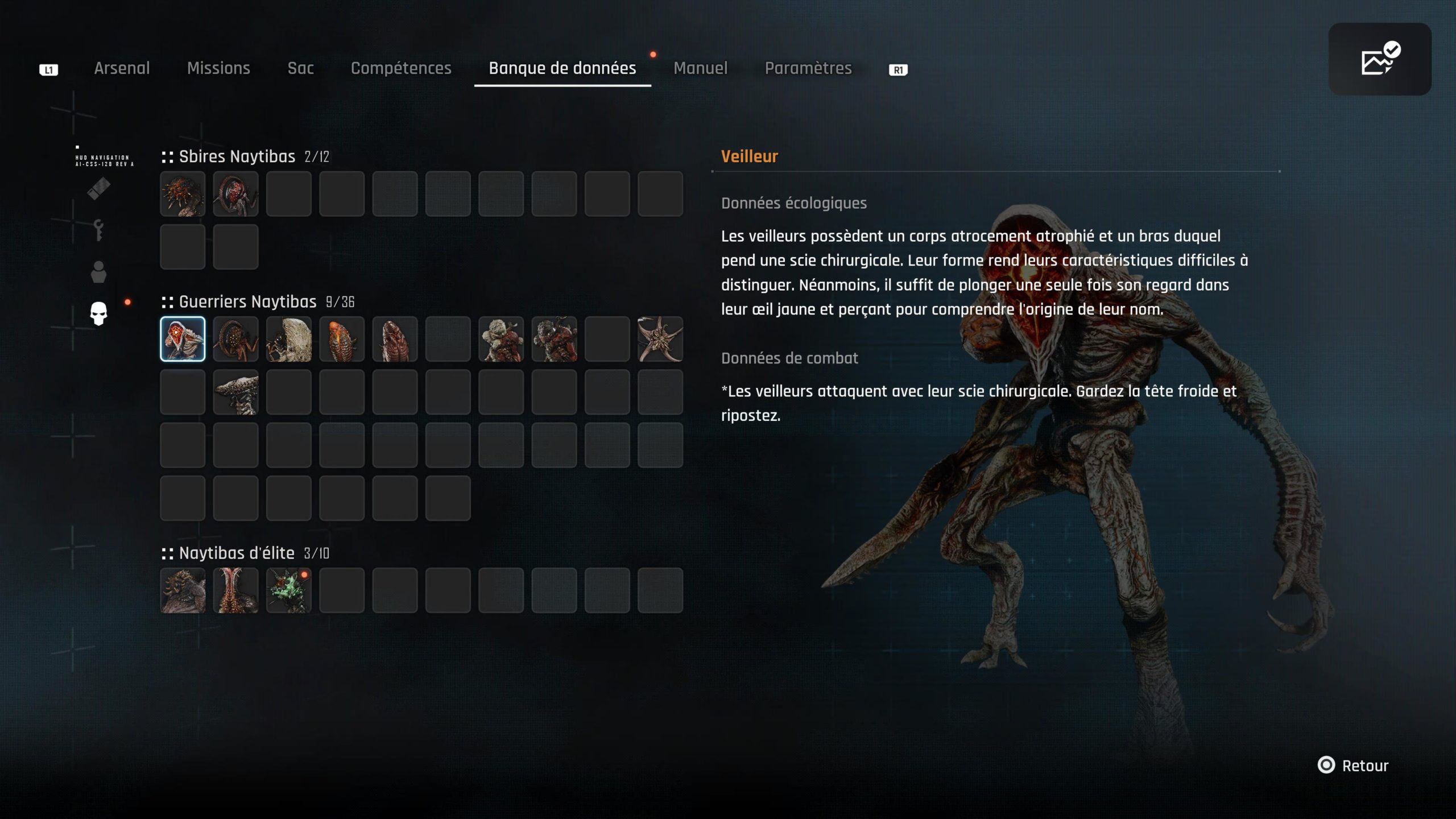Open the Manuel tab
This screenshot has height=819, width=1456.
700,68
